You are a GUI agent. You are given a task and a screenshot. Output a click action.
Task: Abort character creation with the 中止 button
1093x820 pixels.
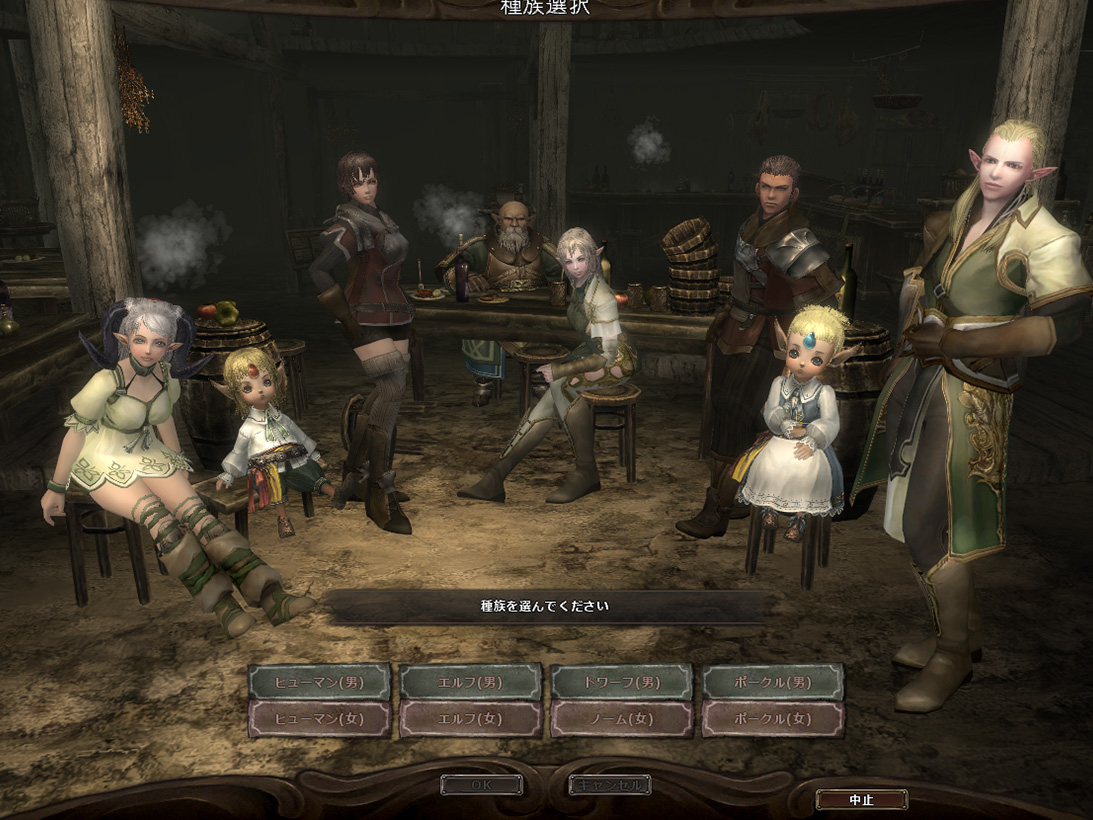click(x=861, y=799)
